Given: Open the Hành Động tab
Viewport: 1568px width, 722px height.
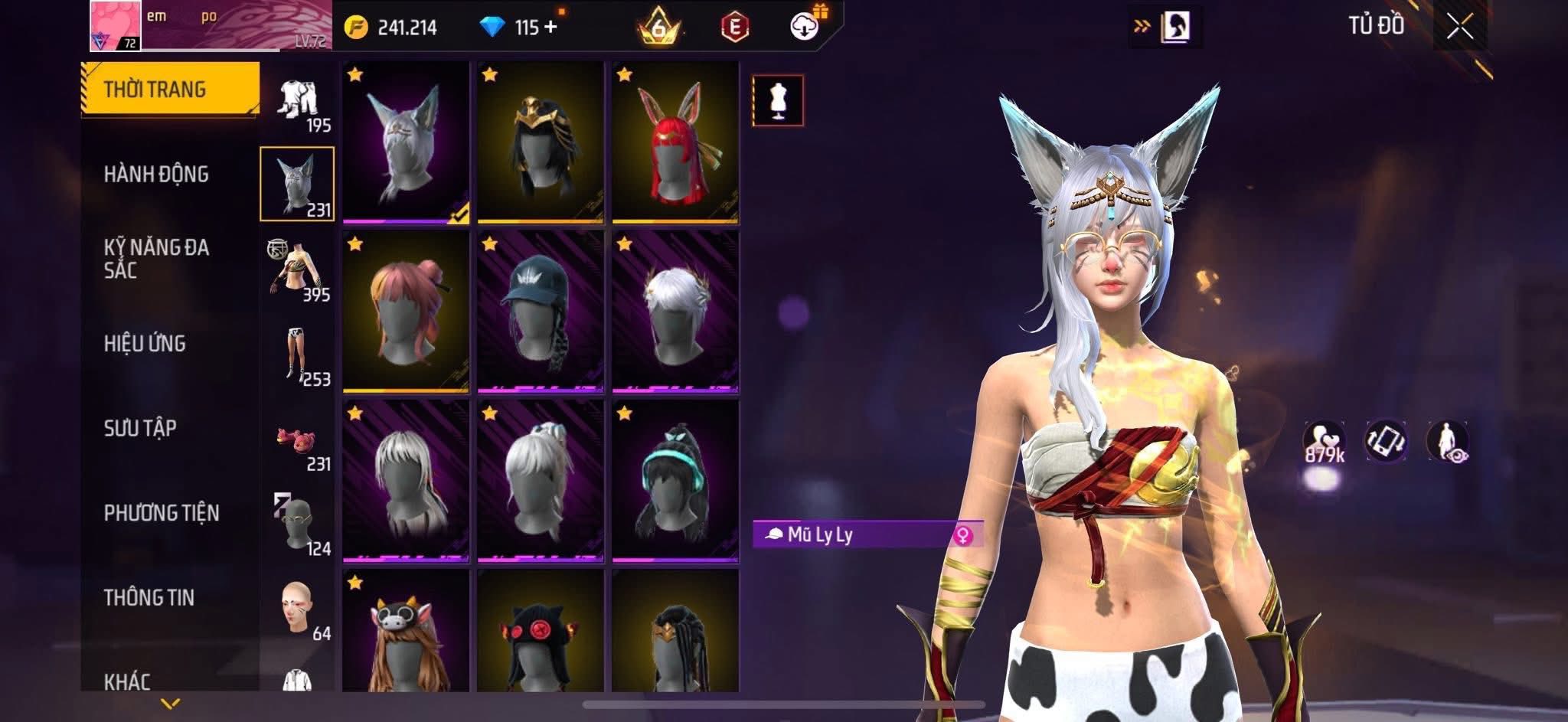Looking at the screenshot, I should pos(156,175).
